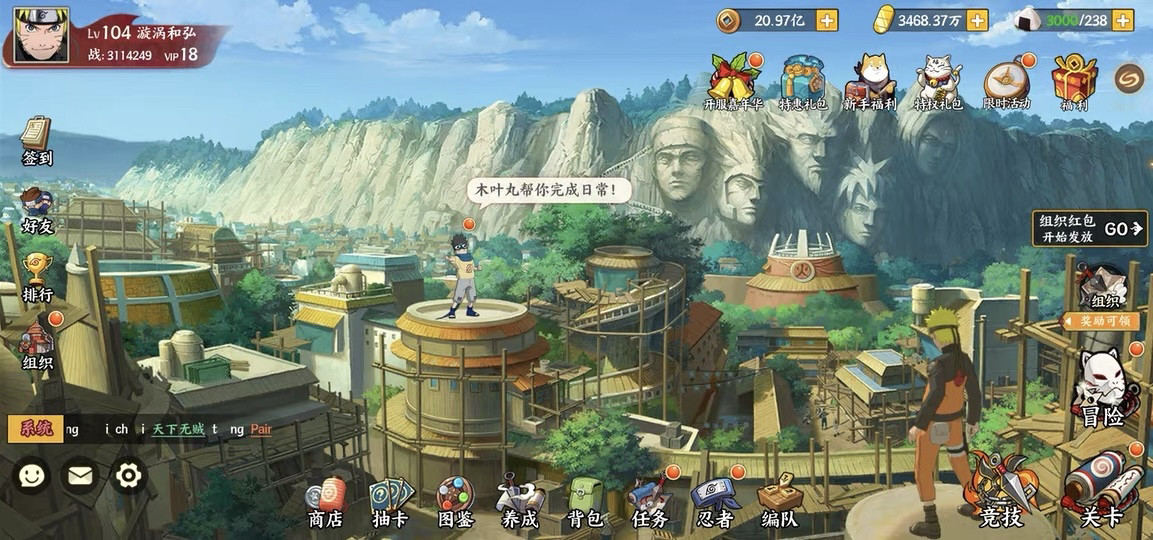Open the 限时活动 limited-time event

tap(1006, 84)
